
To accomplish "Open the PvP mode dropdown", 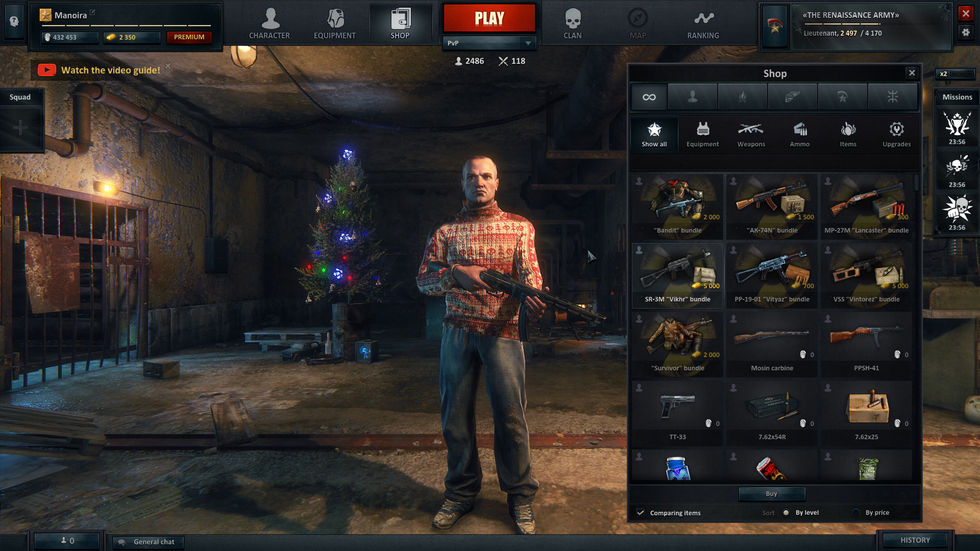I will tap(489, 43).
